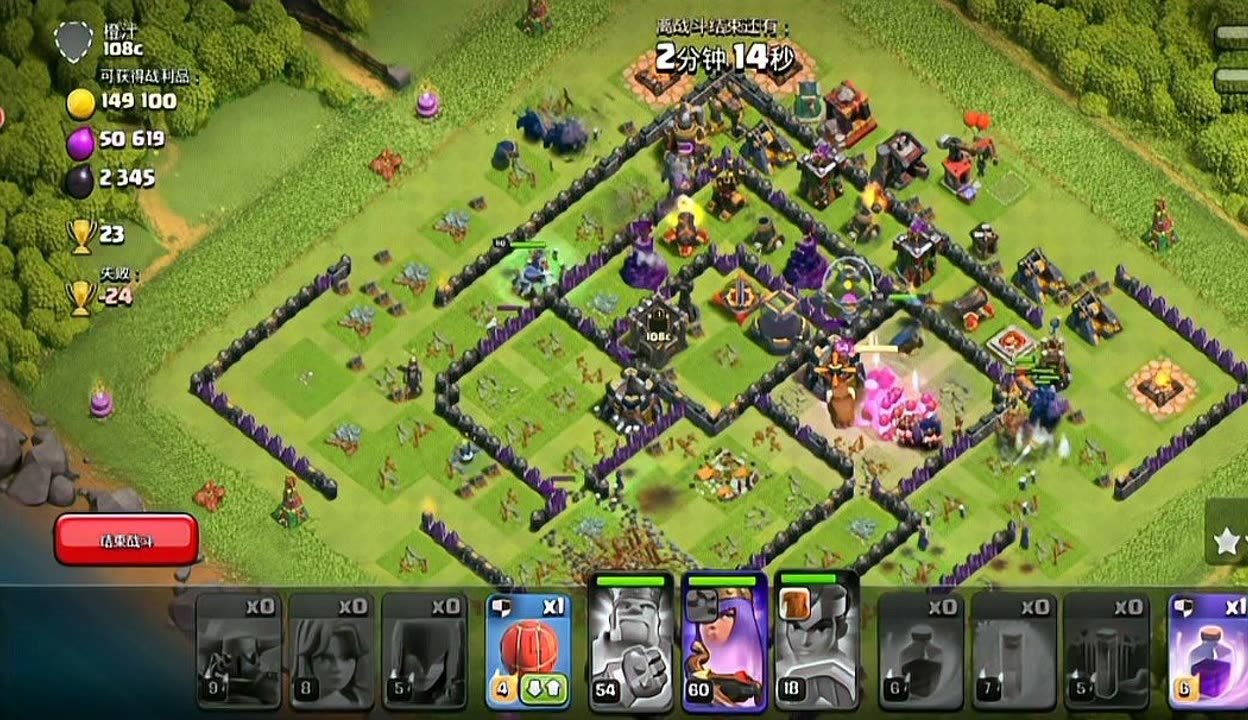This screenshot has width=1248, height=720.
Task: Click the red end battle button
Action: [126, 540]
